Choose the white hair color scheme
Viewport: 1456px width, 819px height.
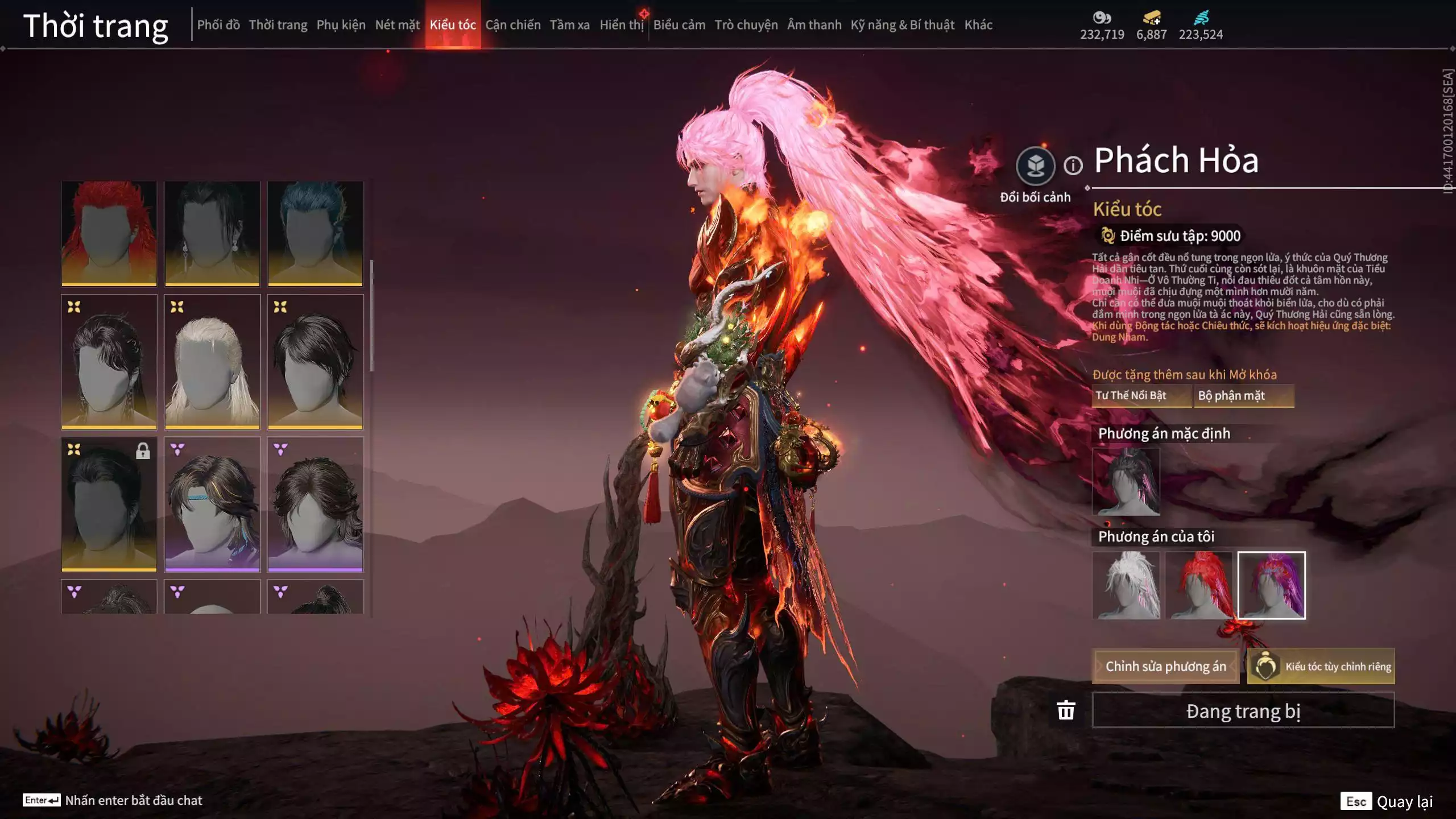(1126, 585)
